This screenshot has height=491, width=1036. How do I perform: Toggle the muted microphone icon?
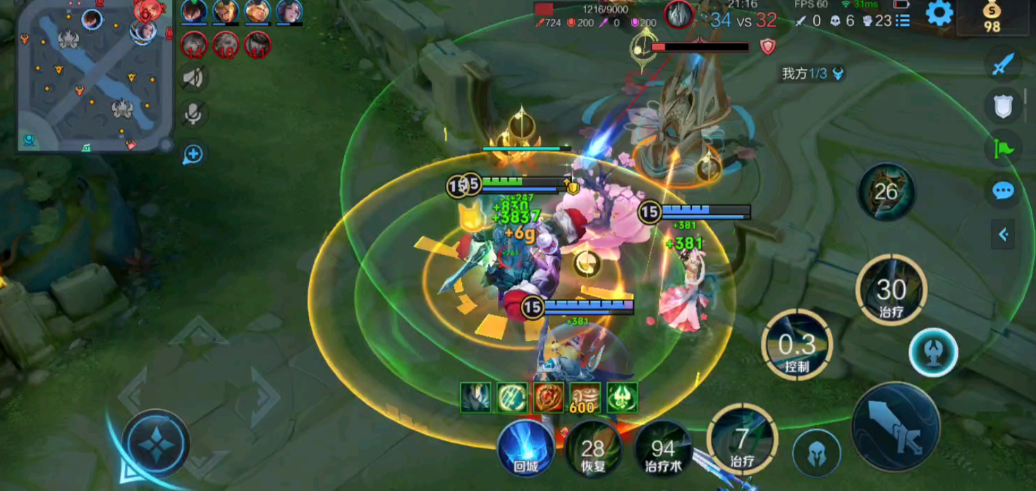(x=194, y=115)
